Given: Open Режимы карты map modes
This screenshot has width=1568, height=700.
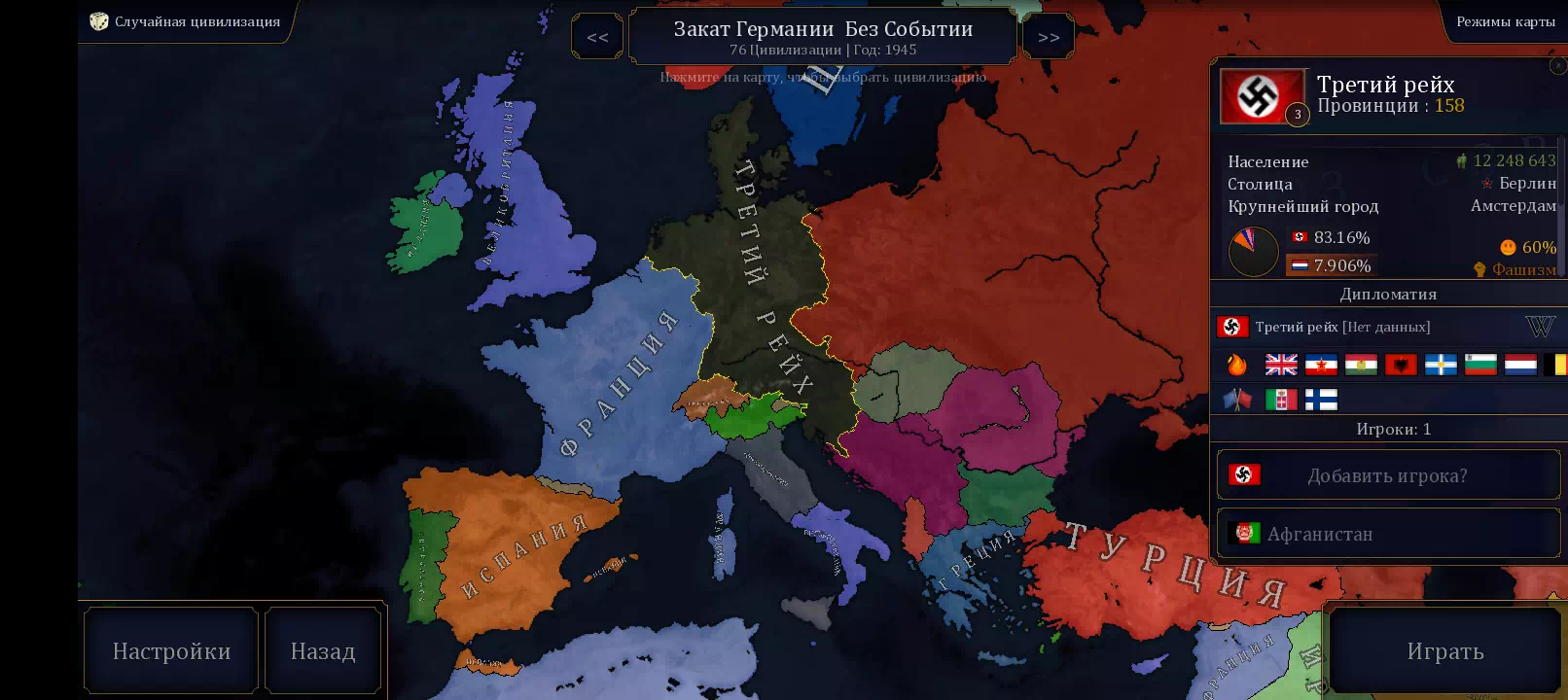Looking at the screenshot, I should click(x=1505, y=21).
